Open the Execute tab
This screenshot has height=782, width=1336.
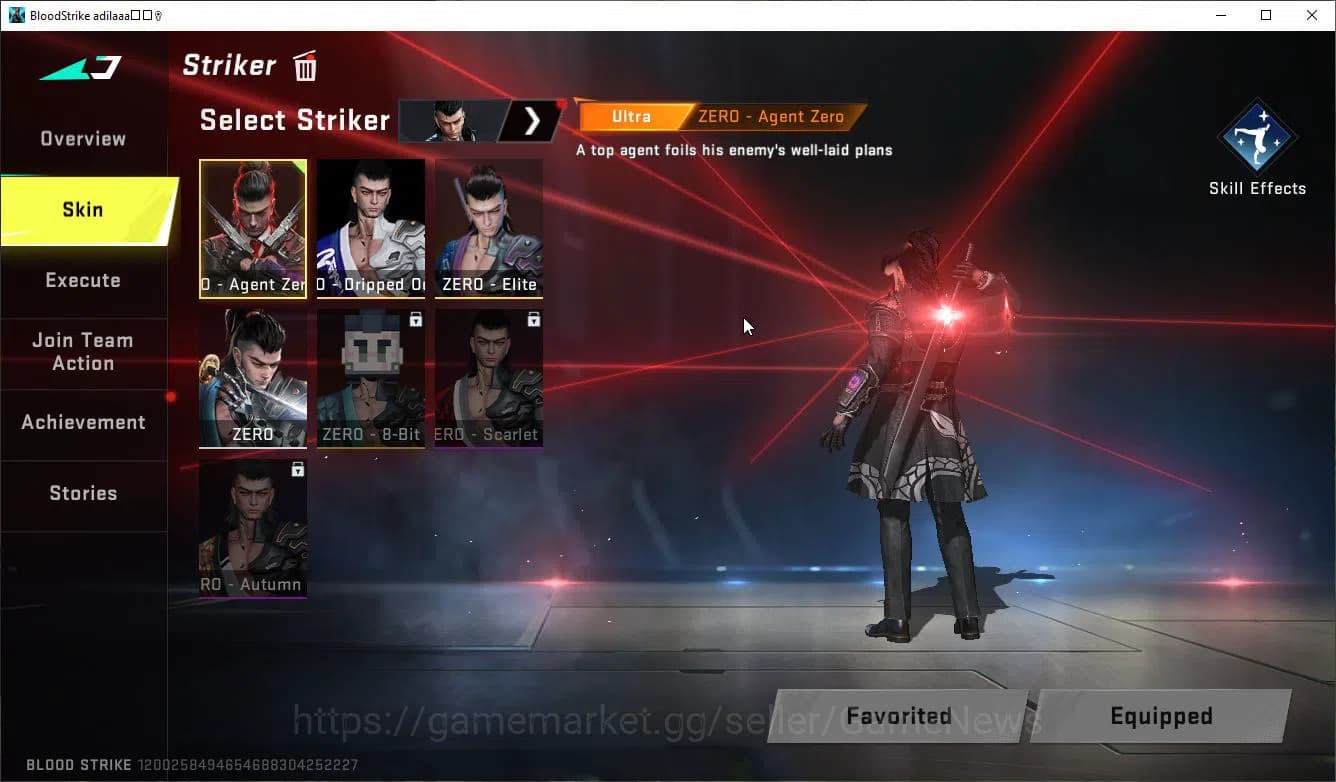[x=83, y=280]
